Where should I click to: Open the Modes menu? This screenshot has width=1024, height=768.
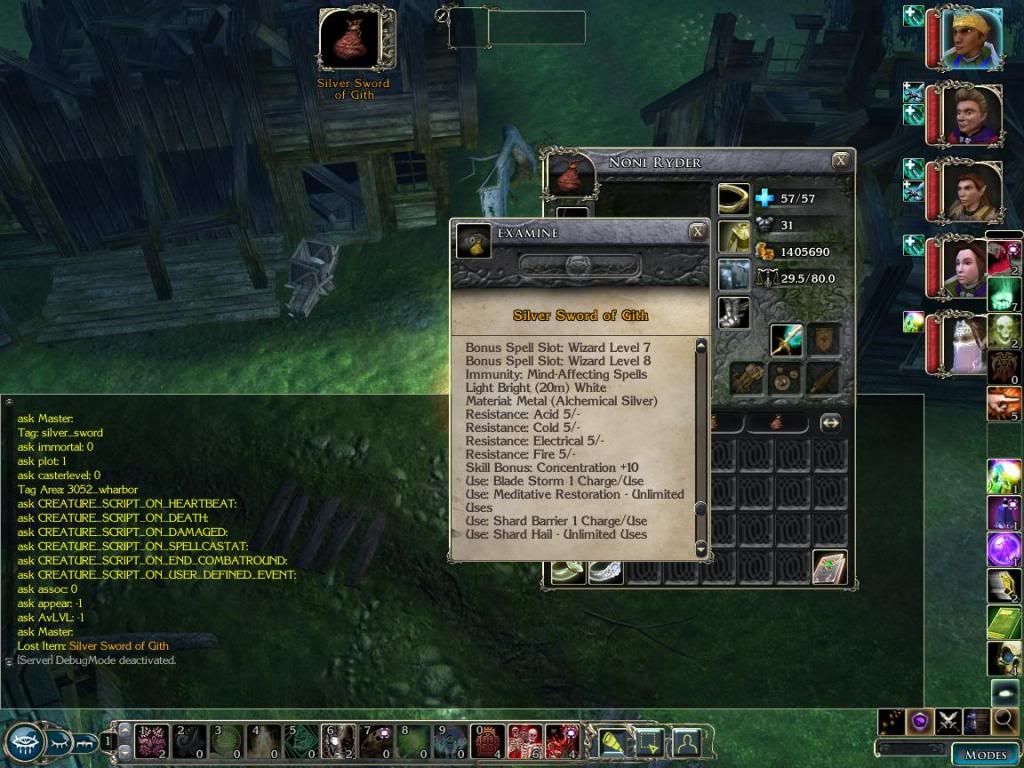tap(984, 754)
